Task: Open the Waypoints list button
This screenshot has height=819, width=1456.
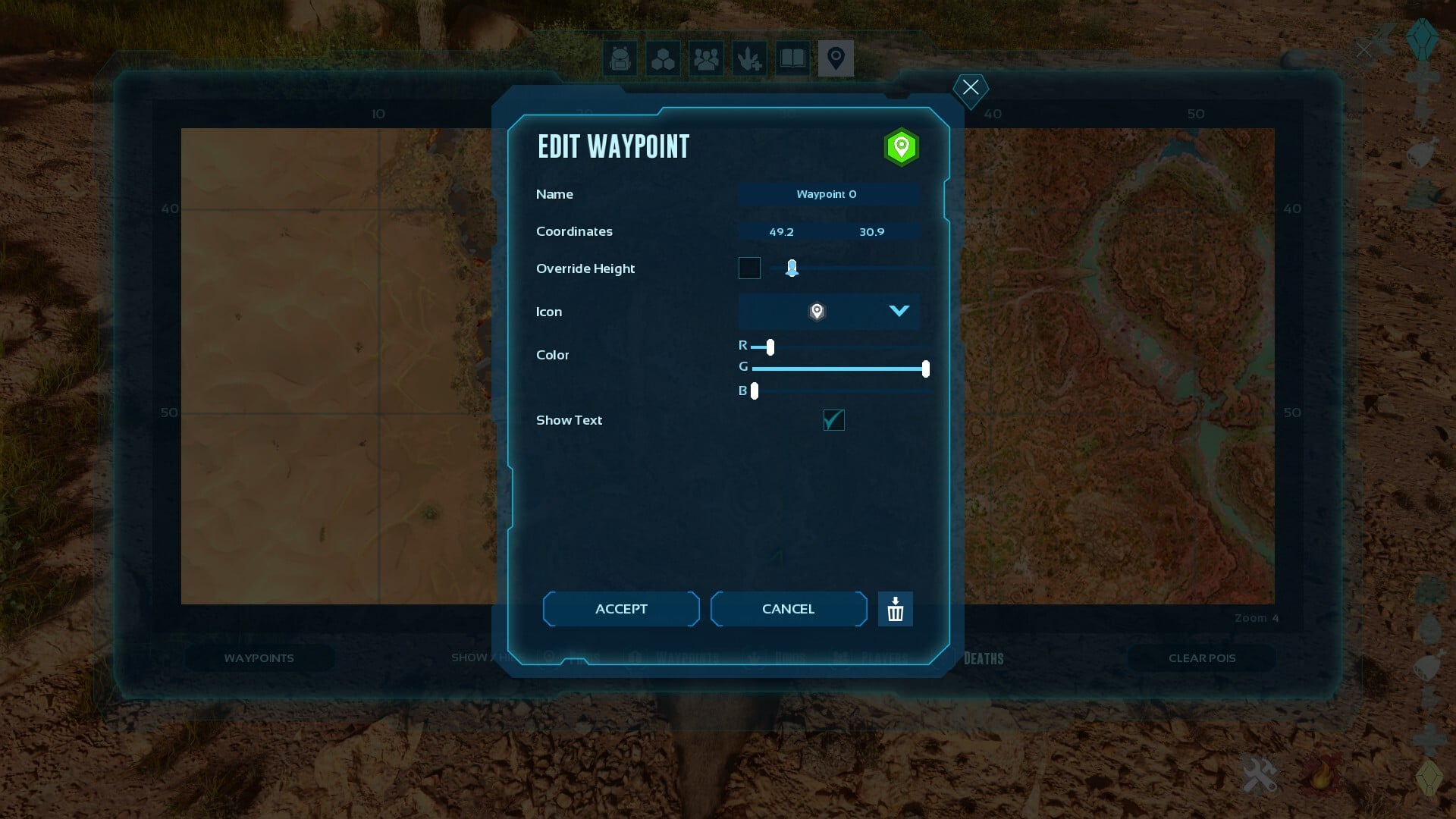Action: (x=259, y=658)
